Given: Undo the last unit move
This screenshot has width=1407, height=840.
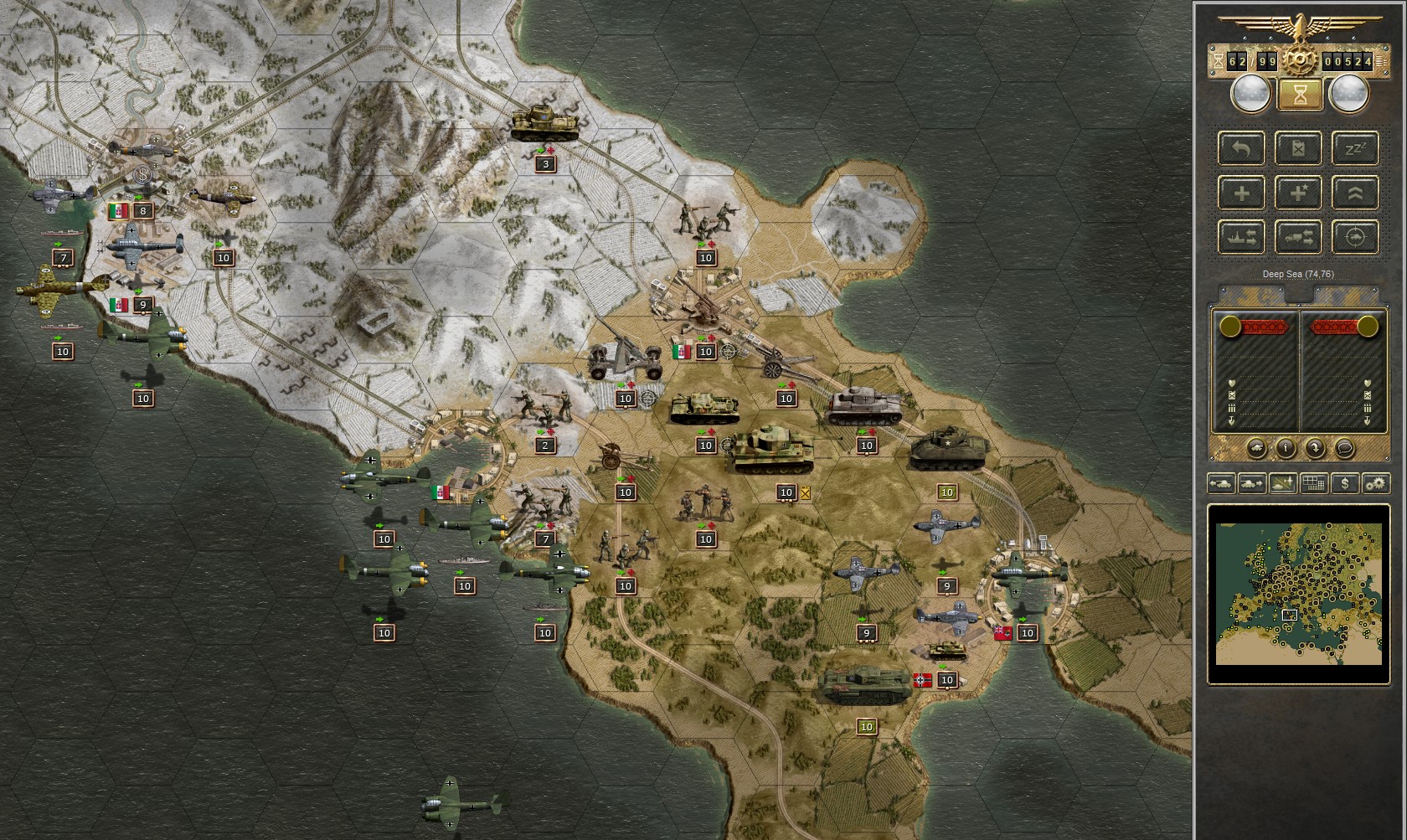Looking at the screenshot, I should (1241, 149).
